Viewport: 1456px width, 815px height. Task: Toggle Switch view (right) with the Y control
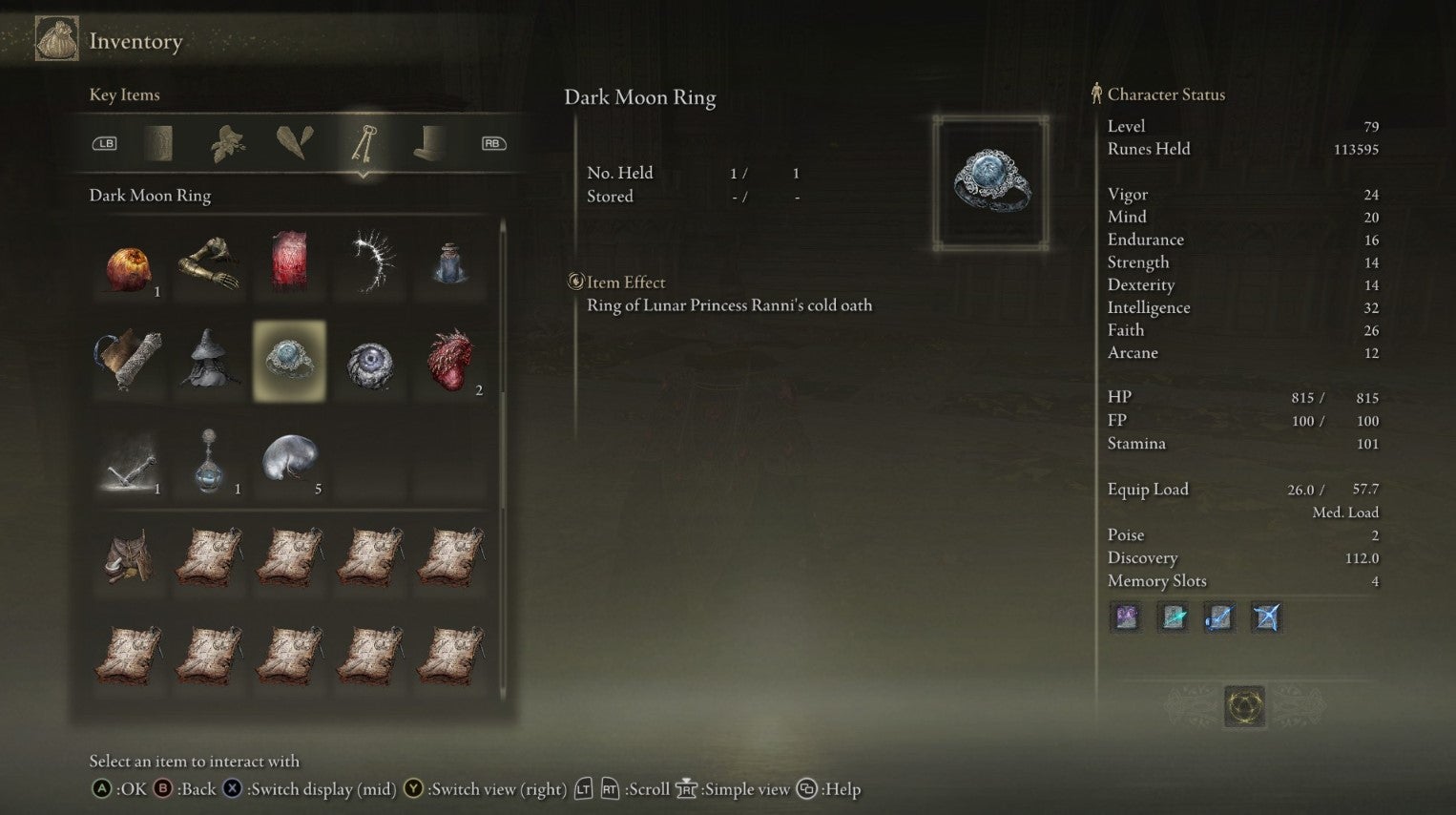pyautogui.click(x=412, y=789)
